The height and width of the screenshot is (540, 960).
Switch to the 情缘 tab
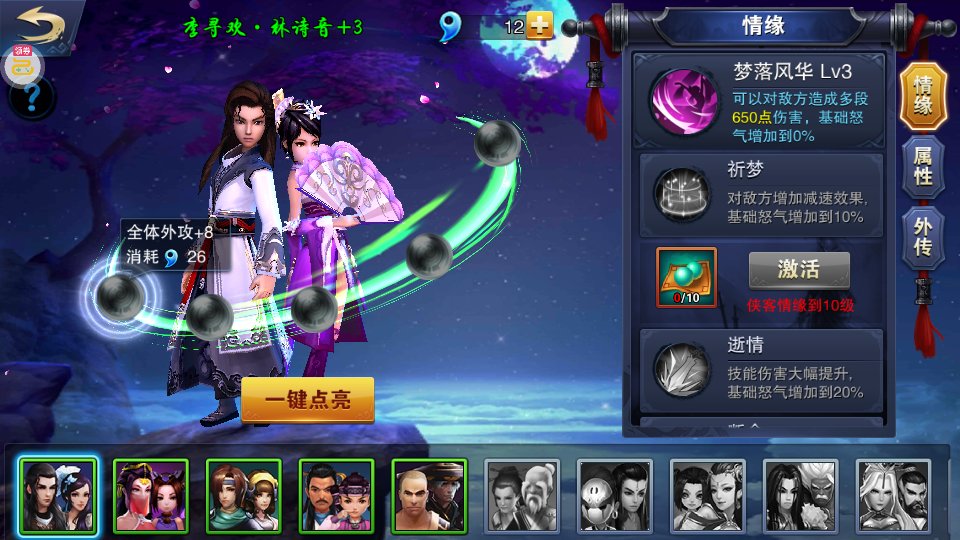pos(923,97)
